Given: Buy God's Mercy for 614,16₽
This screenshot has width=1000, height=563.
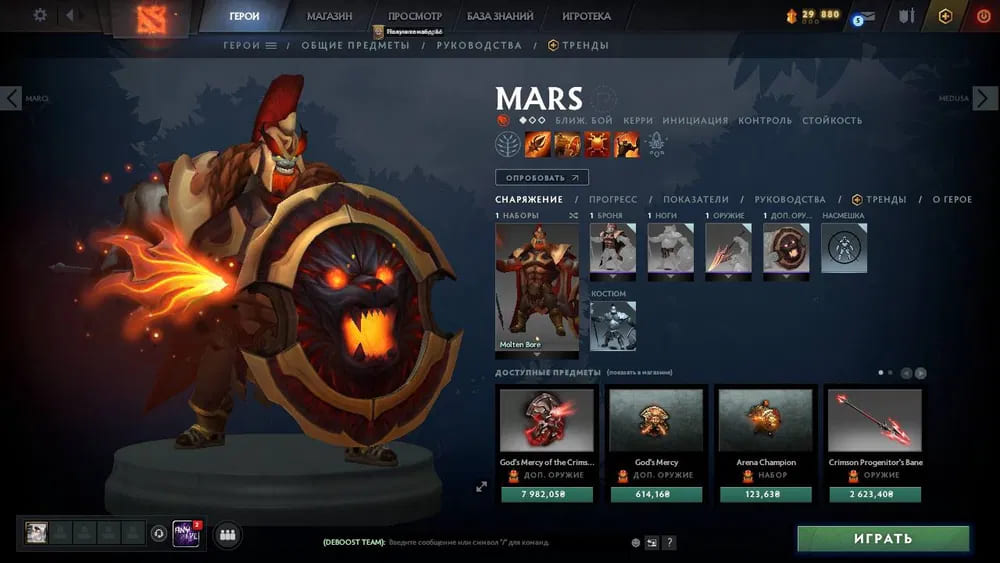Looking at the screenshot, I should (x=656, y=494).
